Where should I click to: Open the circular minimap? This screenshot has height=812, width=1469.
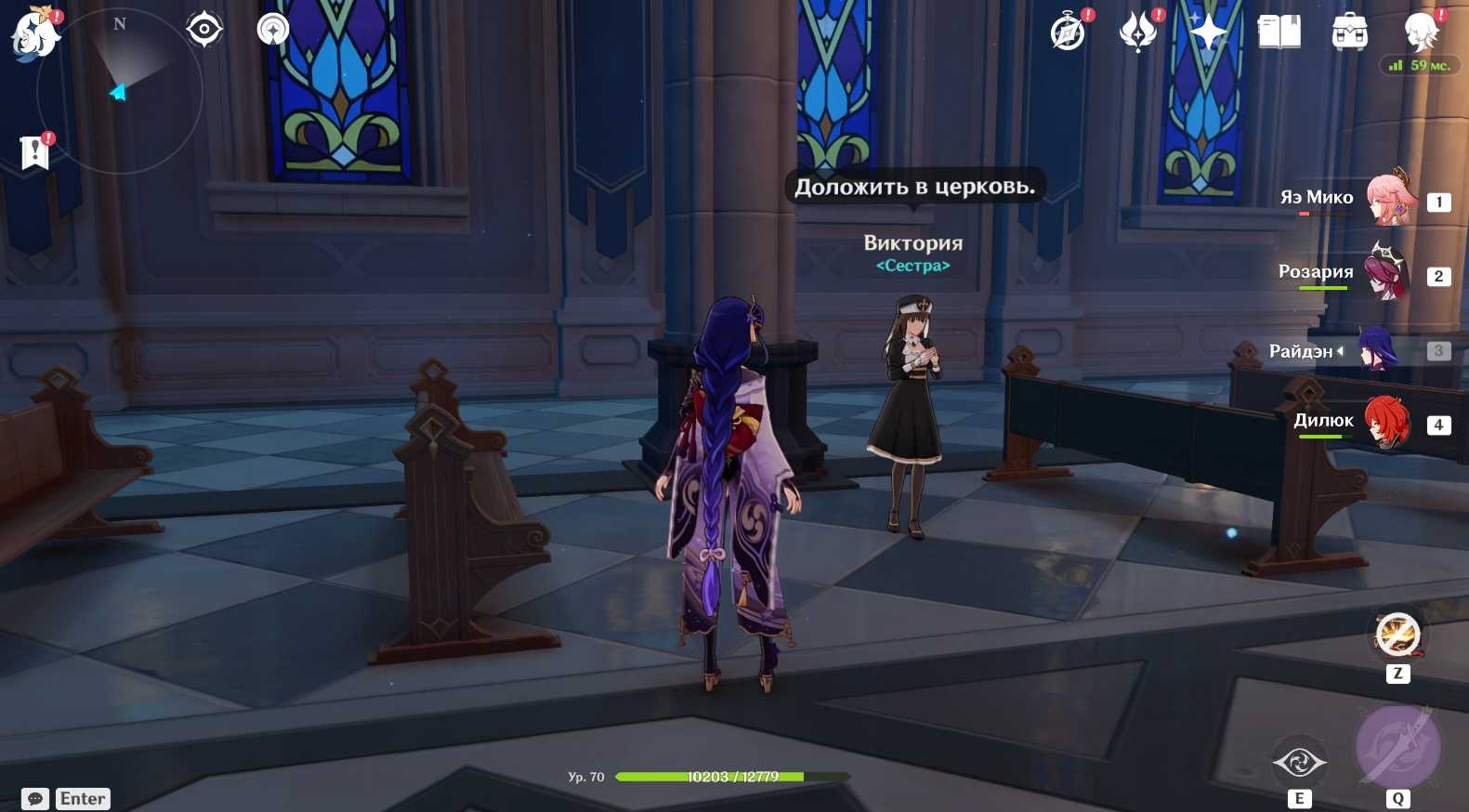coord(119,91)
